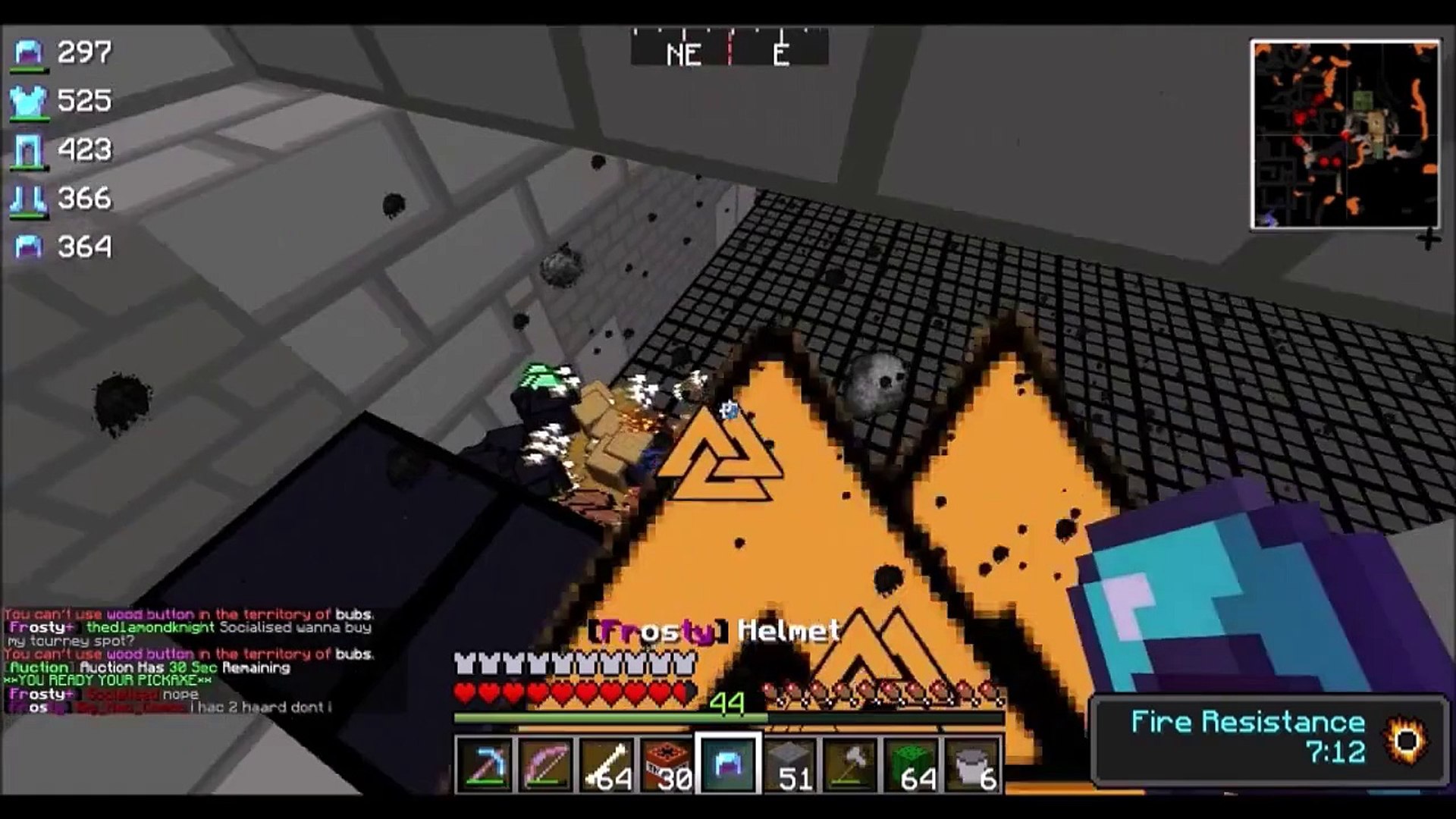Viewport: 1456px width, 819px height.
Task: Click the boots durability icon showing 366
Action: point(29,199)
